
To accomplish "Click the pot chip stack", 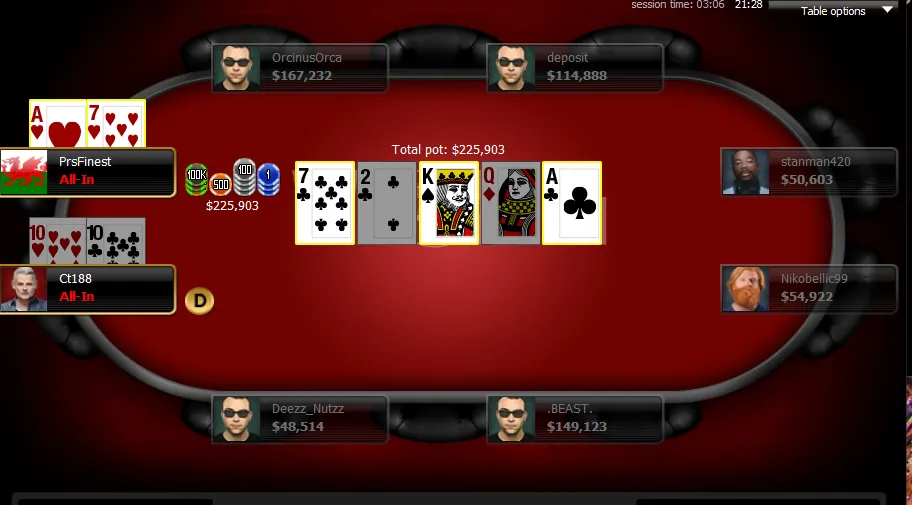I will [x=232, y=180].
